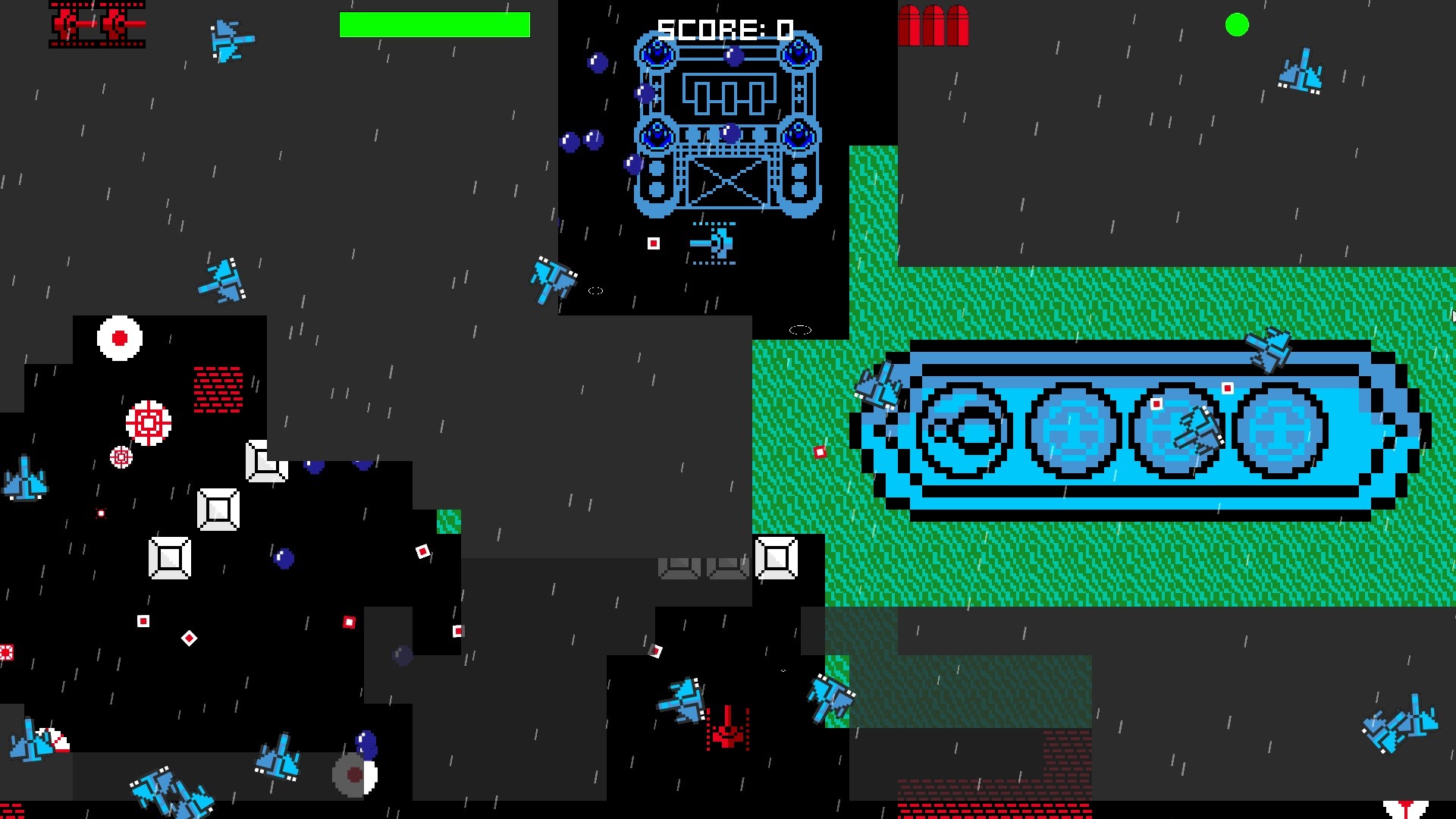This screenshot has width=1456, height=819.
Task: Click the green health bar at the top
Action: tap(436, 25)
